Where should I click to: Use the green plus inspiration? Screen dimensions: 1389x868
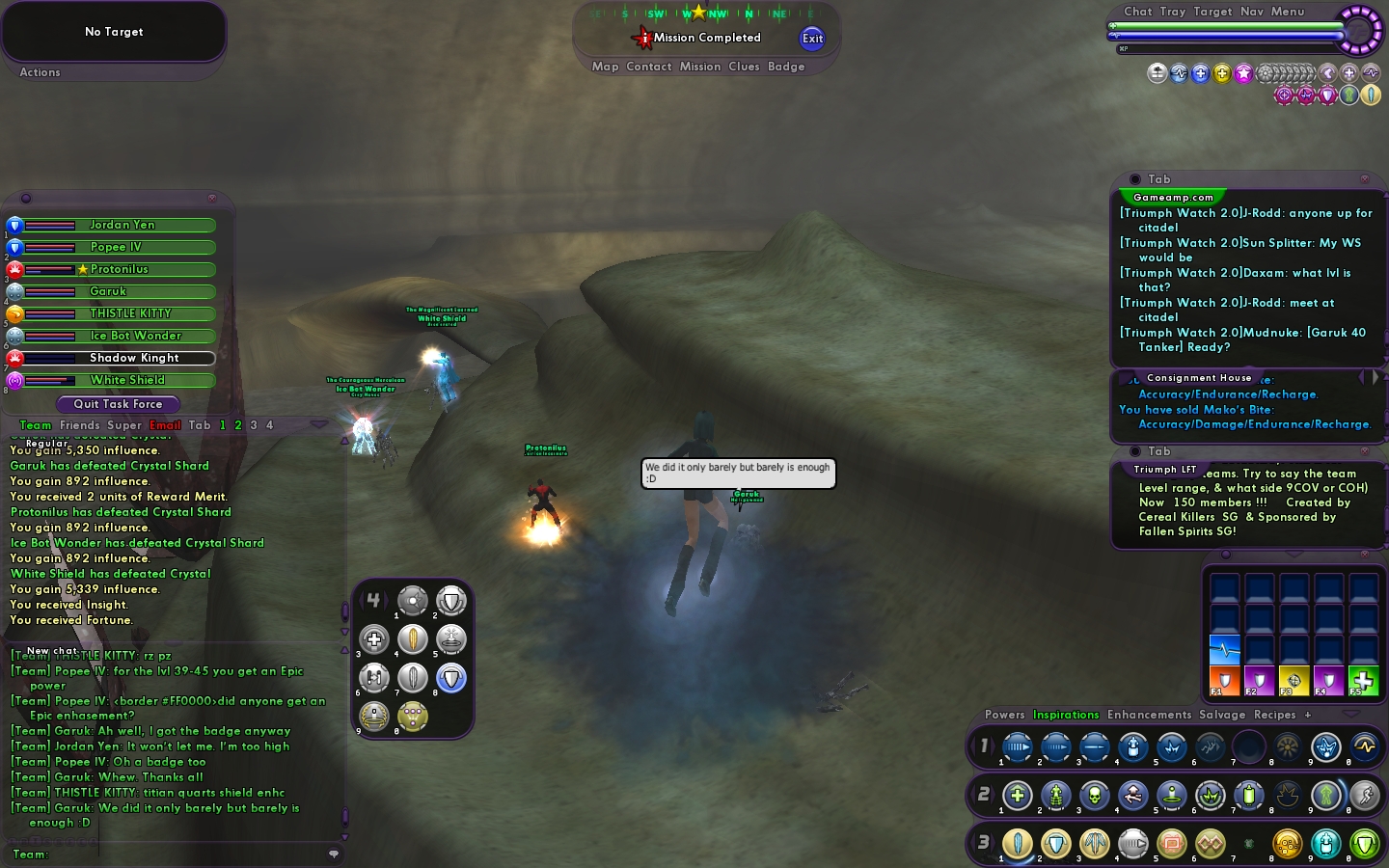click(1362, 680)
